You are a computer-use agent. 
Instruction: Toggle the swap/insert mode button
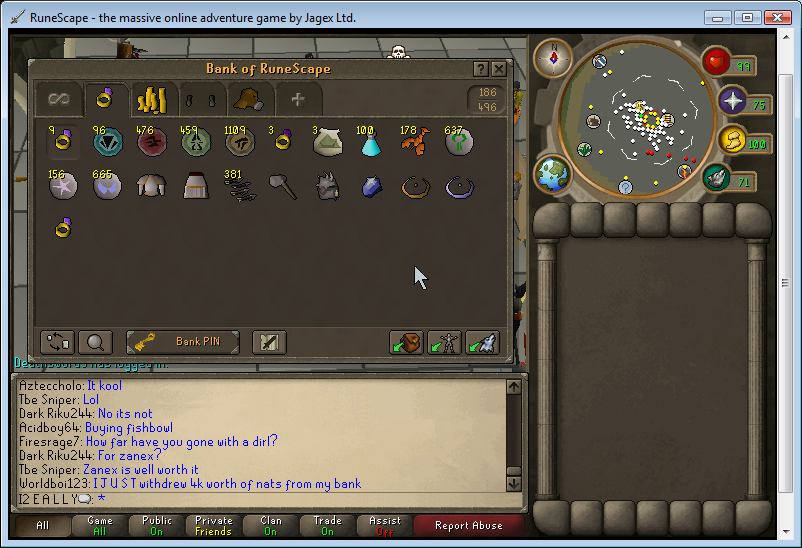click(57, 342)
